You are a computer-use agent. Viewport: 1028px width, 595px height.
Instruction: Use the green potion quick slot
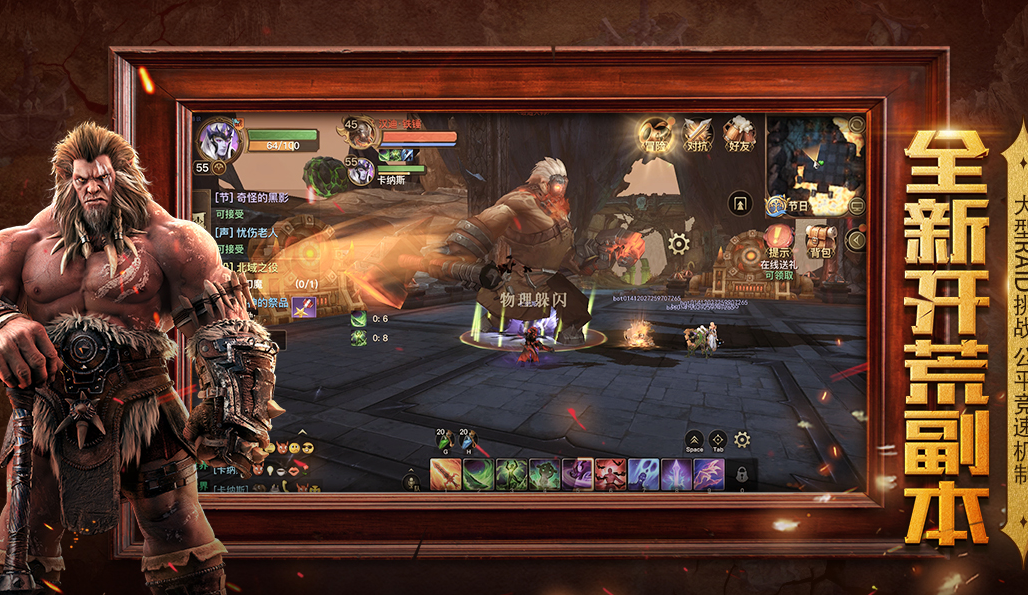click(444, 440)
